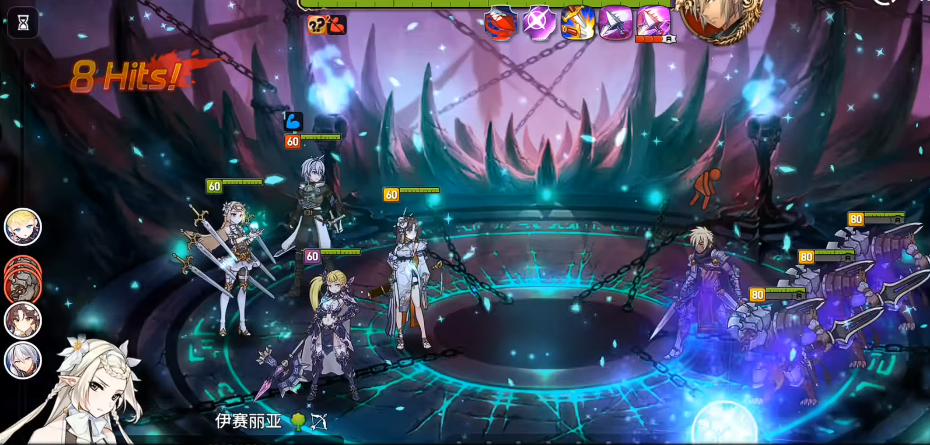Select the brown-haired hero in the turn order
The image size is (930, 445).
pos(23,320)
